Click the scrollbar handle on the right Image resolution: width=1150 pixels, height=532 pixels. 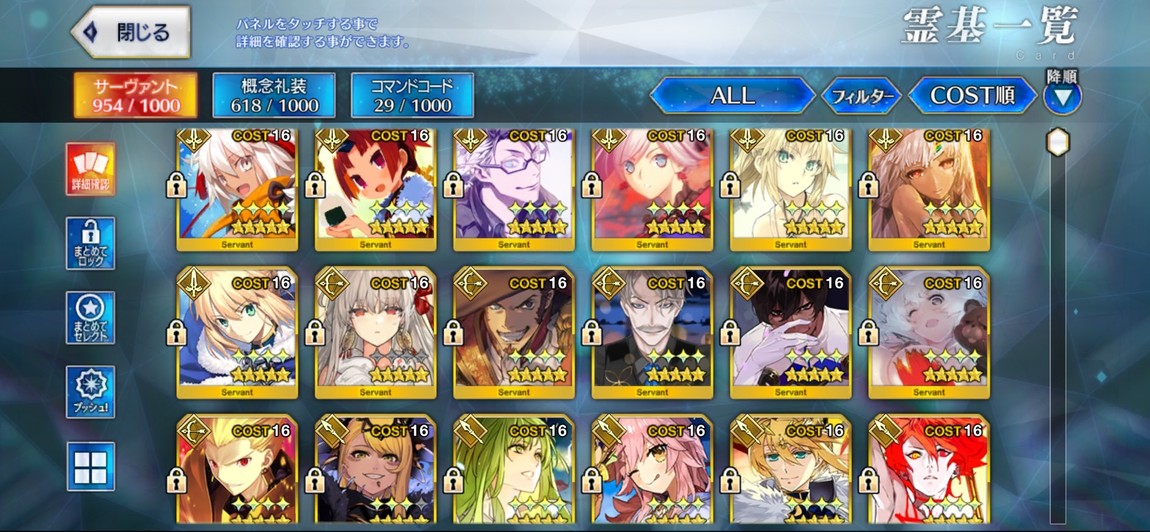point(1058,142)
